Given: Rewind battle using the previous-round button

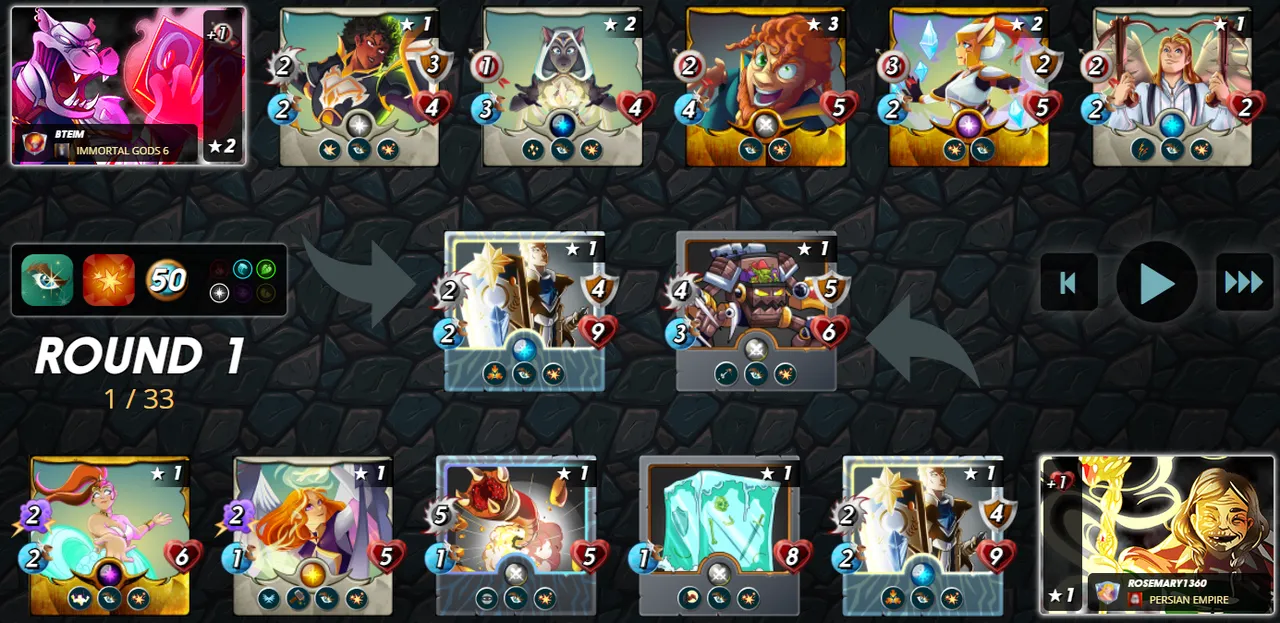Looking at the screenshot, I should pos(1068,283).
